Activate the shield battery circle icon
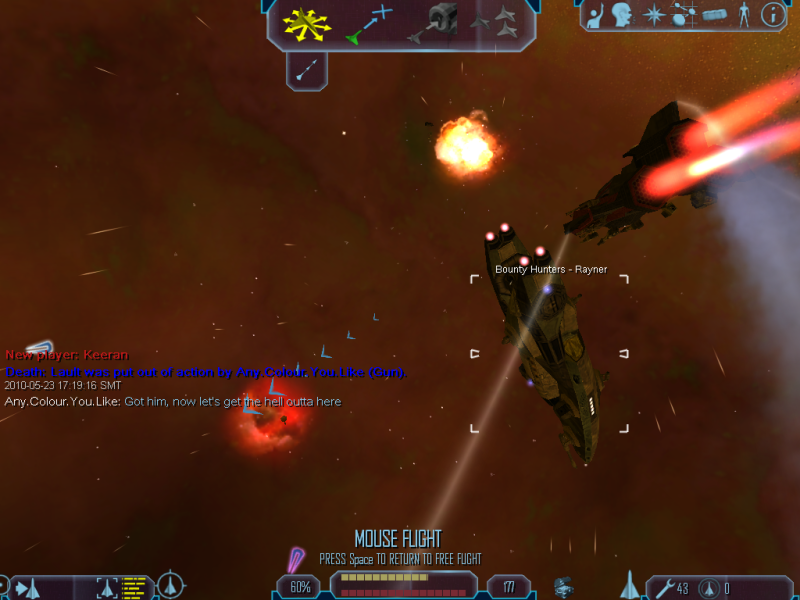Image resolution: width=800 pixels, height=600 pixels. click(708, 588)
